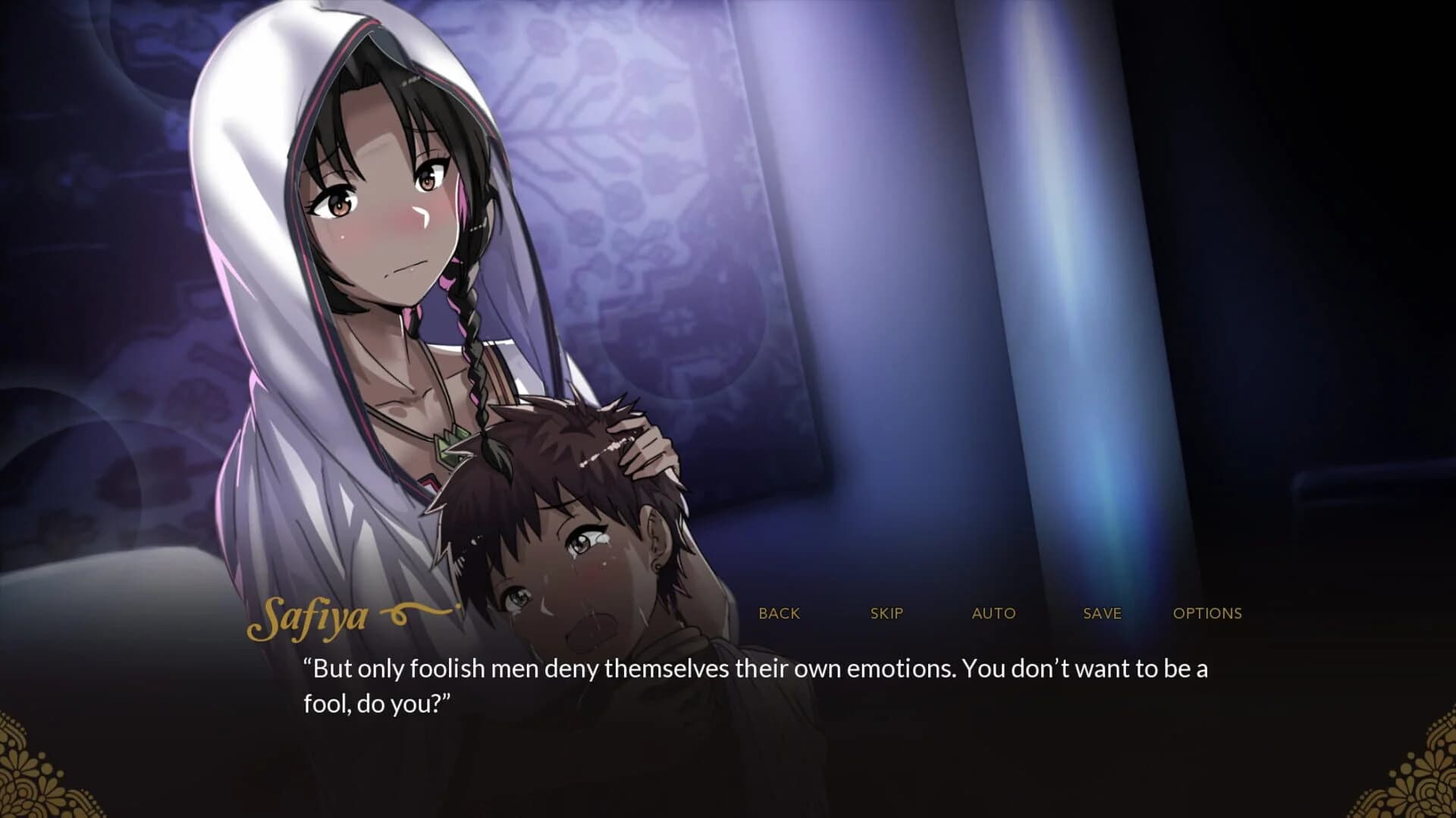Click BACK to rewind the dialogue
Screen dimensions: 1456x818
(780, 613)
